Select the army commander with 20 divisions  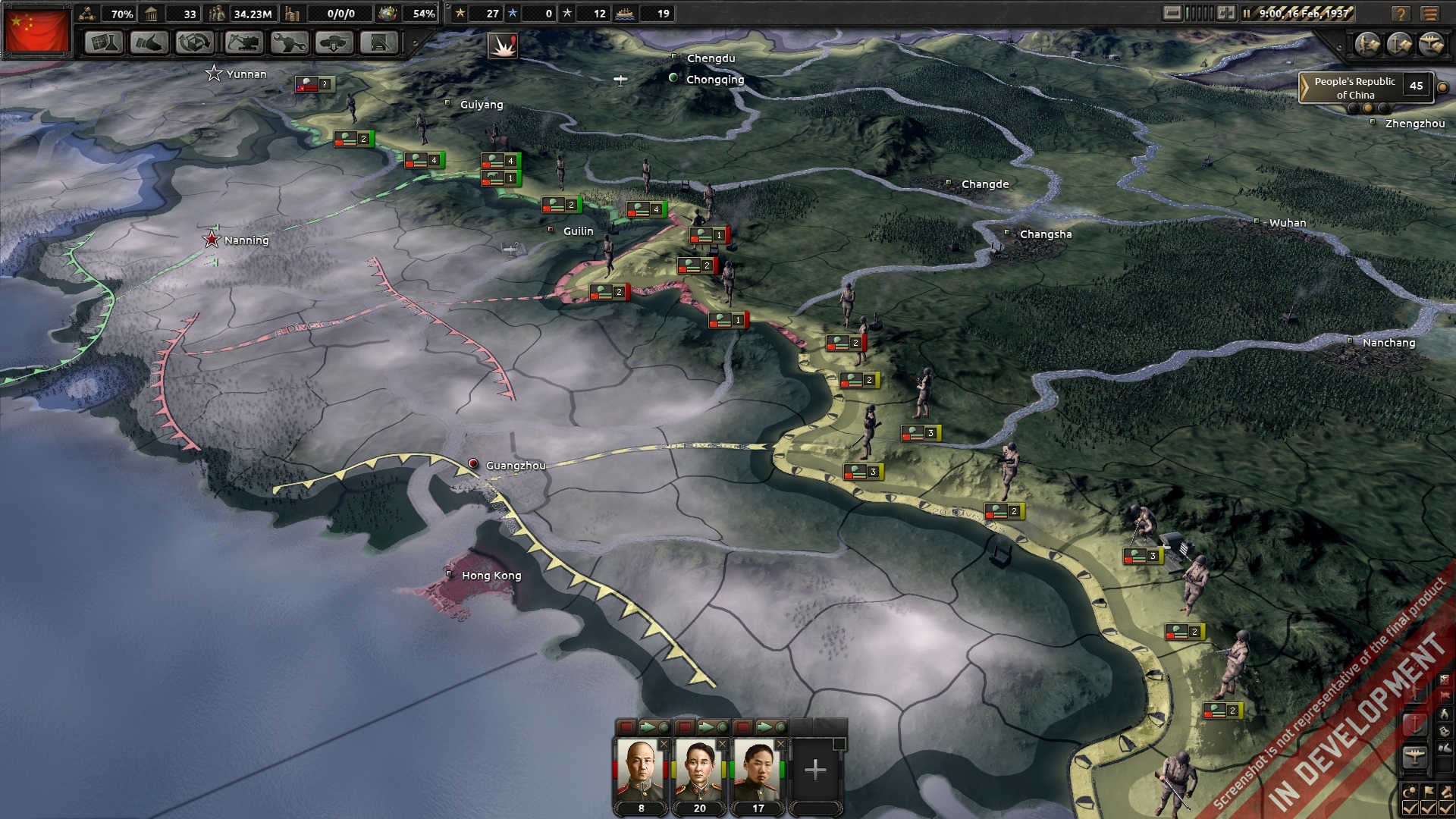click(x=699, y=770)
